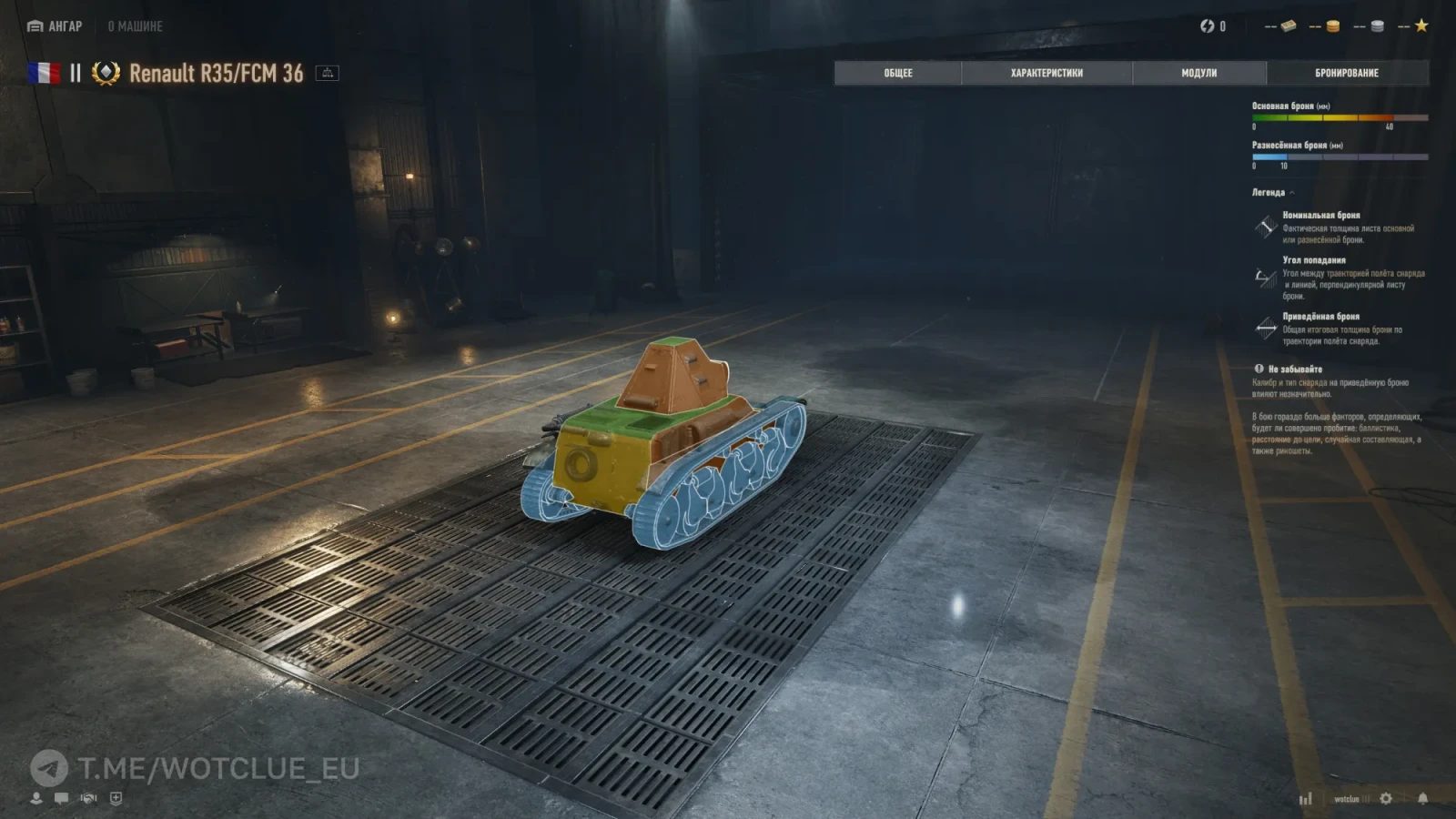This screenshot has width=1456, height=819.
Task: Click the shield with plus icon
Action: coord(116,798)
